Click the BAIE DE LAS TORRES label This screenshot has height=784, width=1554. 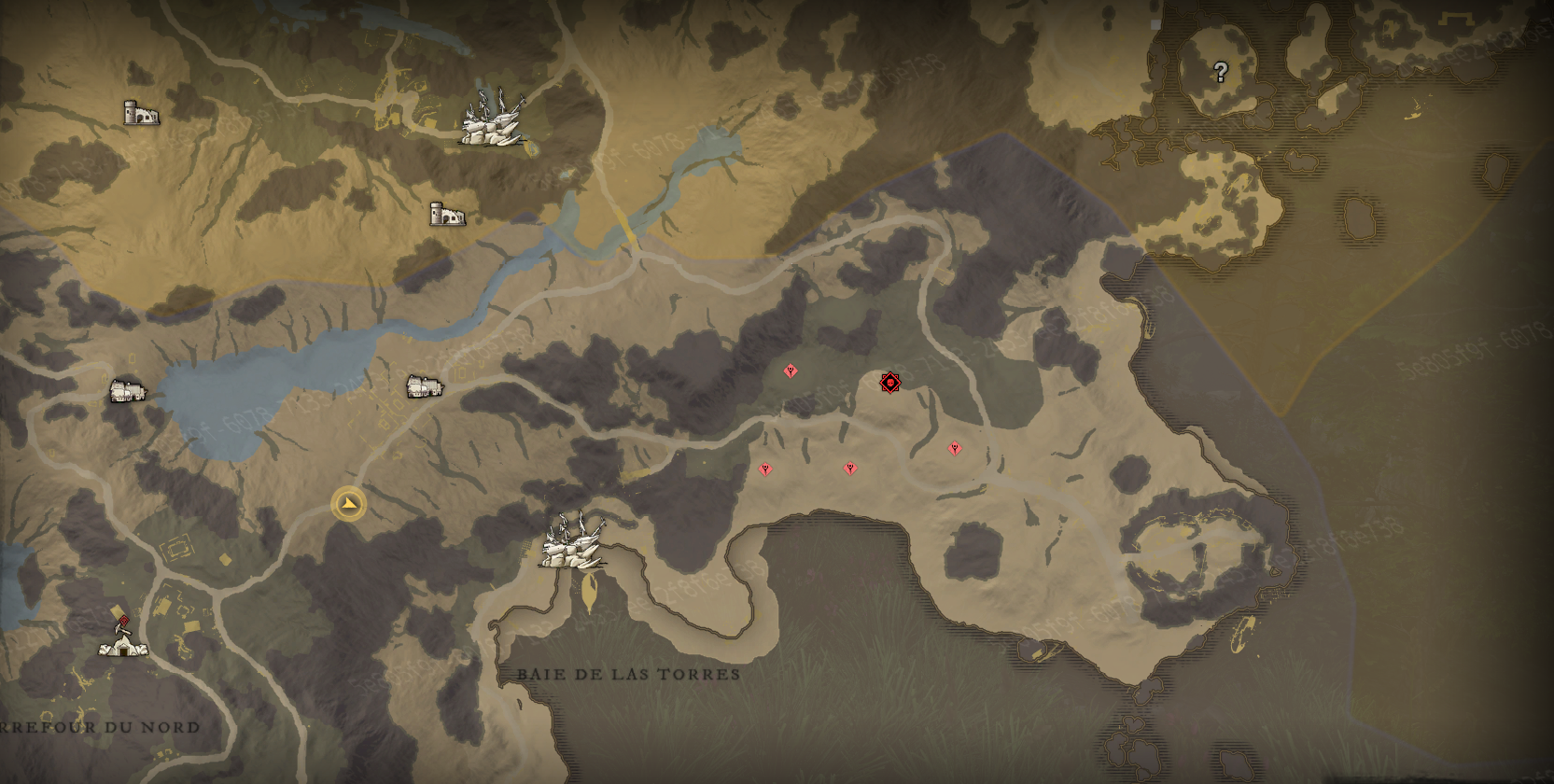(629, 675)
